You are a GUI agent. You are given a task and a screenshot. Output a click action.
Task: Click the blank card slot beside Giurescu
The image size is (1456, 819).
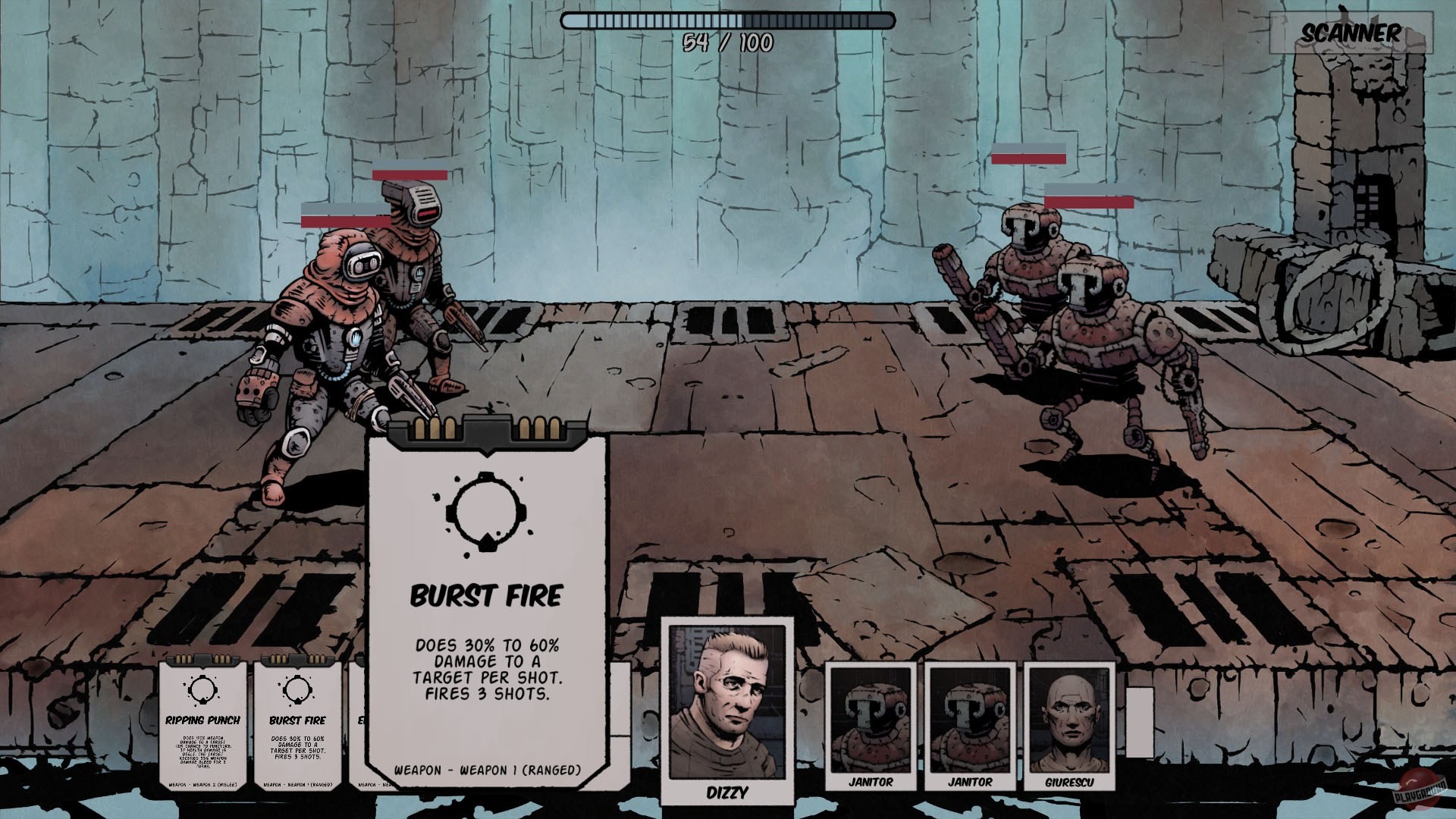[x=1139, y=720]
